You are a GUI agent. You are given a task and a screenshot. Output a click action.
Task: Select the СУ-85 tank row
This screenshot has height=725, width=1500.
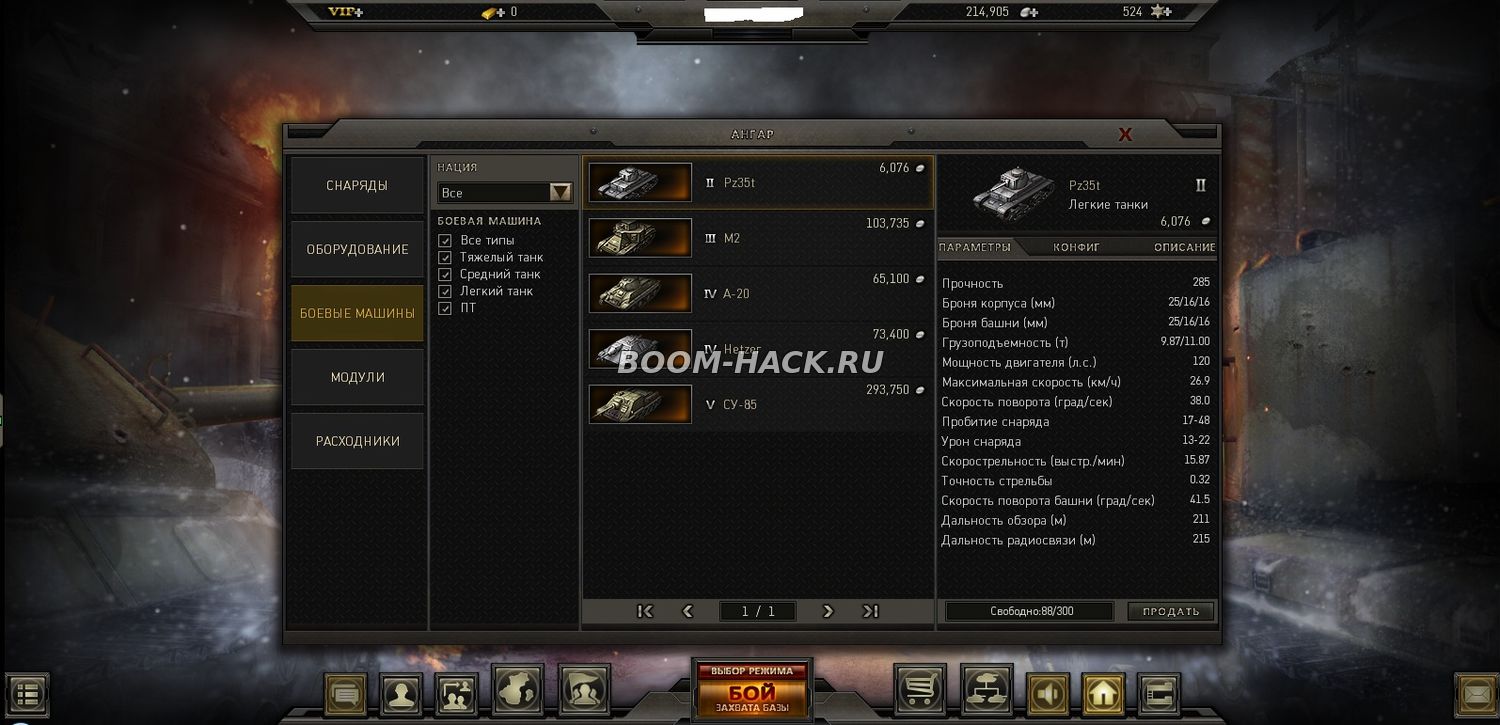(x=758, y=405)
